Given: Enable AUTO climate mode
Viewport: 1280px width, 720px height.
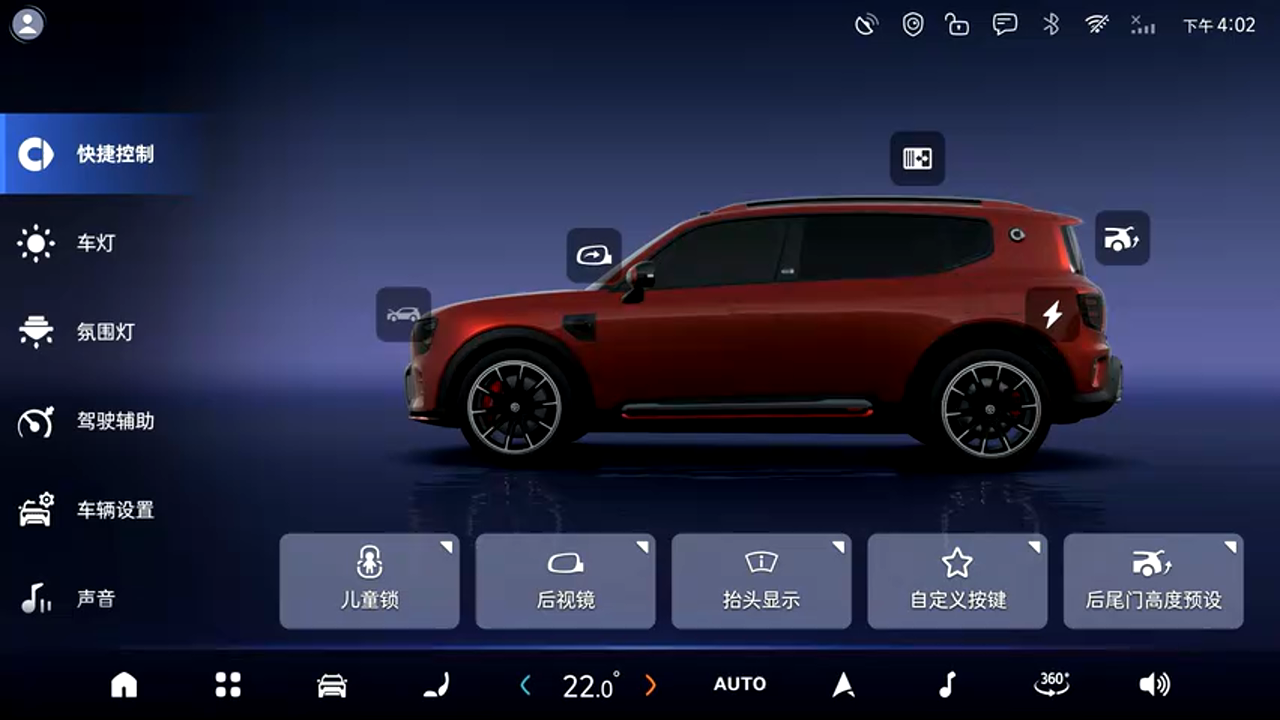Looking at the screenshot, I should [740, 685].
